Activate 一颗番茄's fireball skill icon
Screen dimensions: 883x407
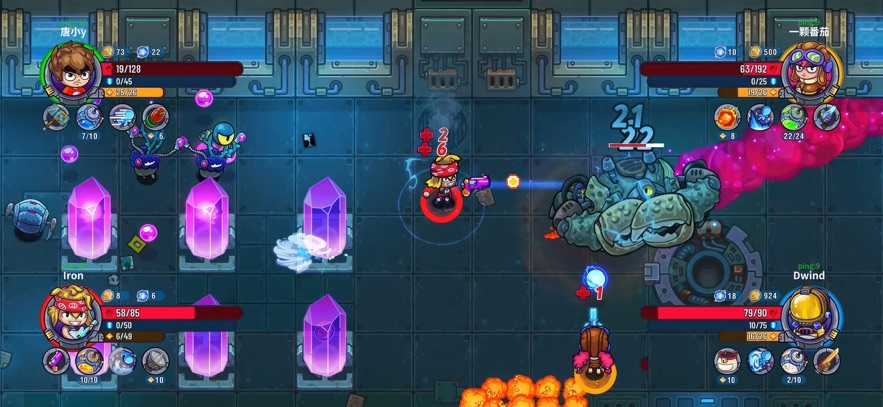727,118
